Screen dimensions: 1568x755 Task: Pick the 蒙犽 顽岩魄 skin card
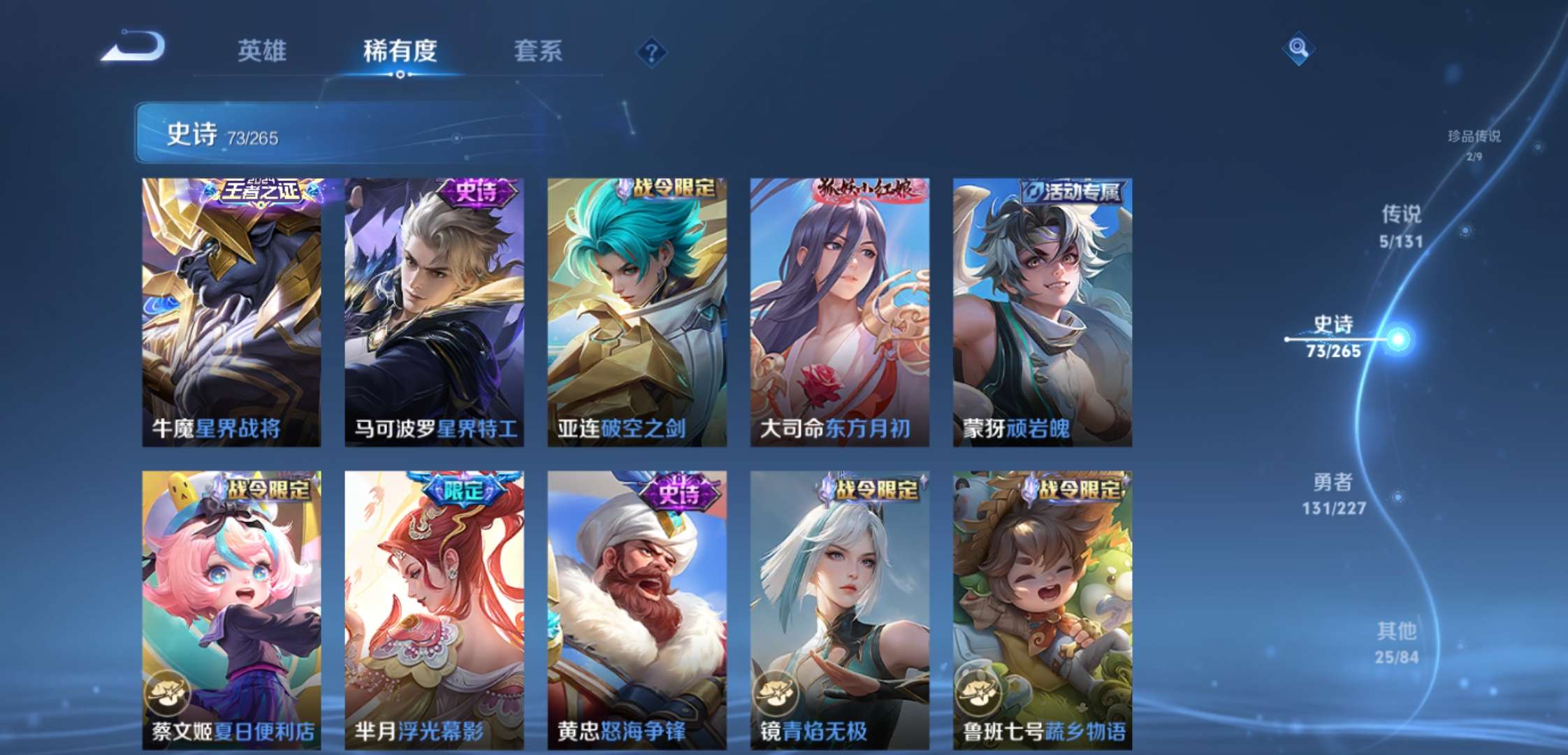coord(1042,312)
